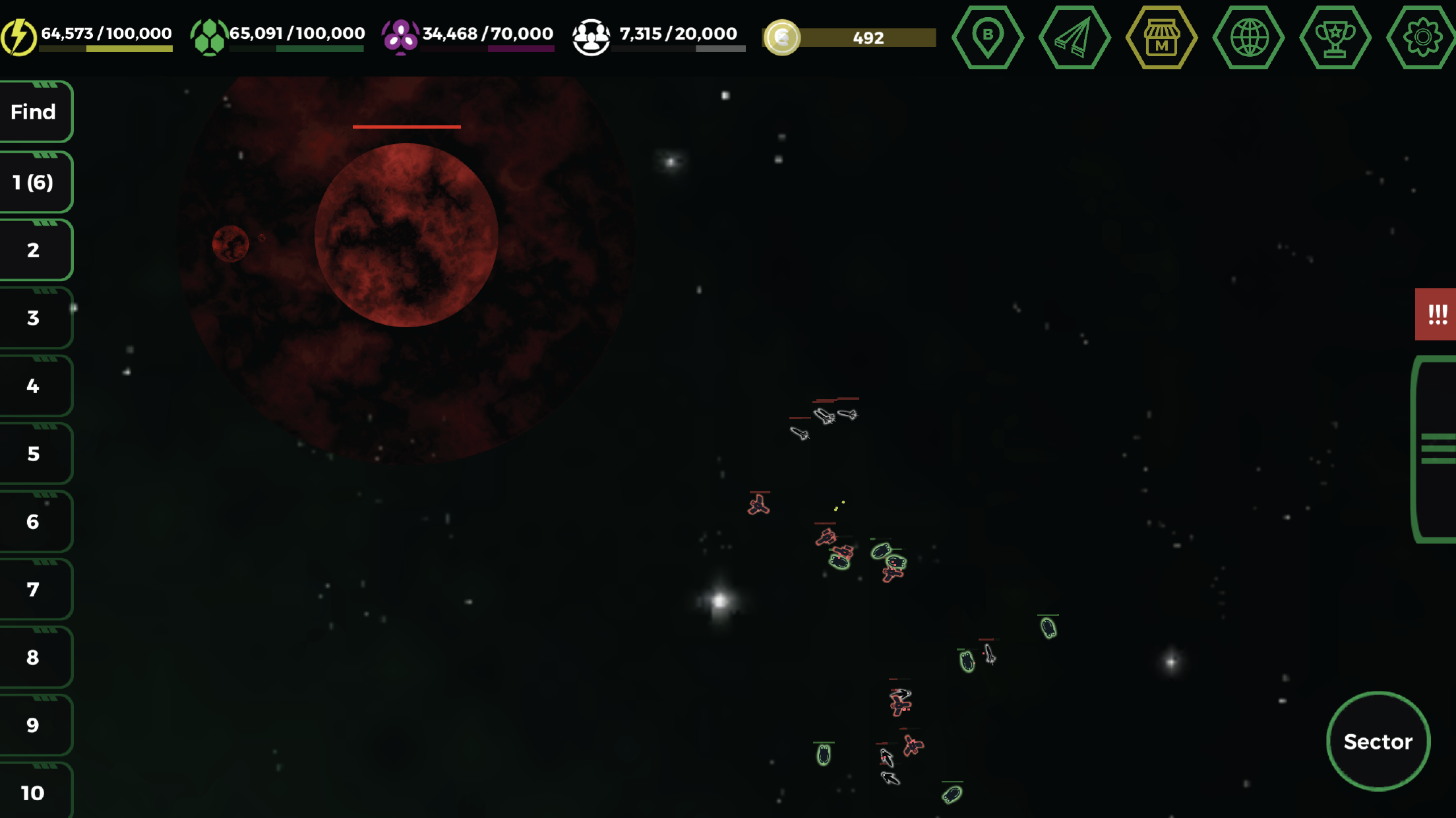1456x818 pixels.
Task: Expand fleet slot 7 in the sidebar
Action: click(x=32, y=589)
